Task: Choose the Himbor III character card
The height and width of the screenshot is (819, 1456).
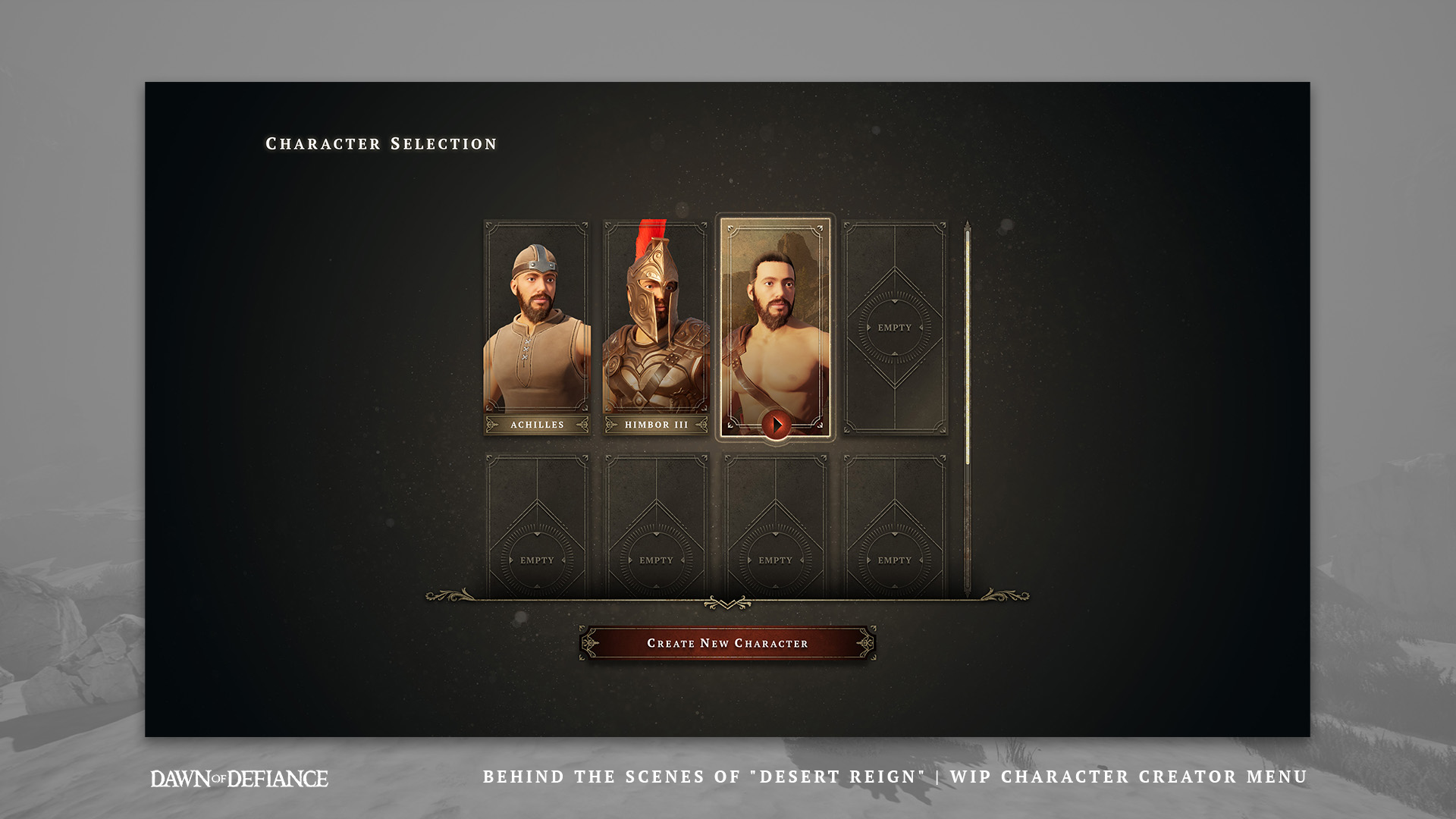Action: pos(656,326)
